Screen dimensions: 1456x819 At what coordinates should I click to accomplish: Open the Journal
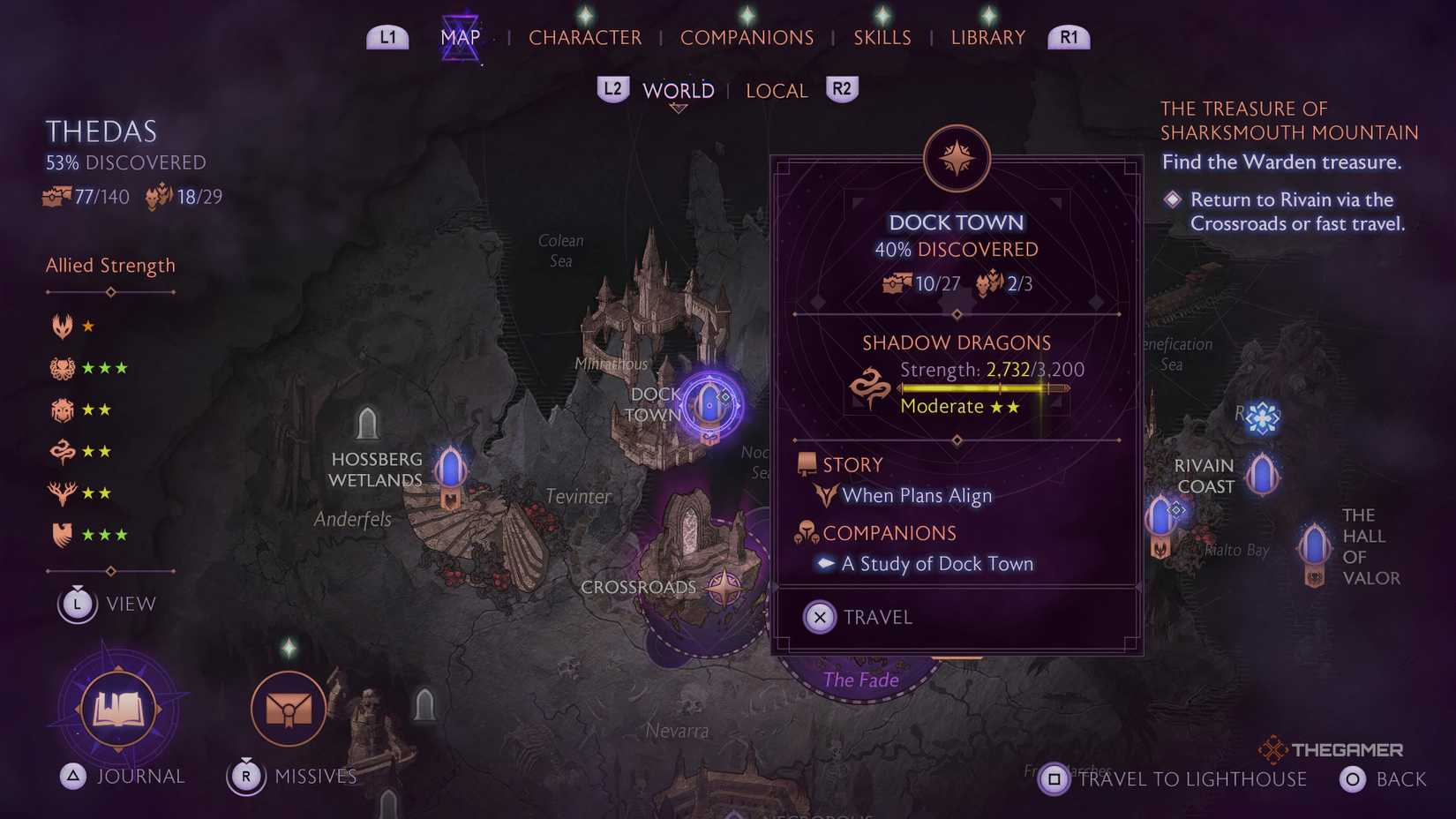(x=119, y=707)
